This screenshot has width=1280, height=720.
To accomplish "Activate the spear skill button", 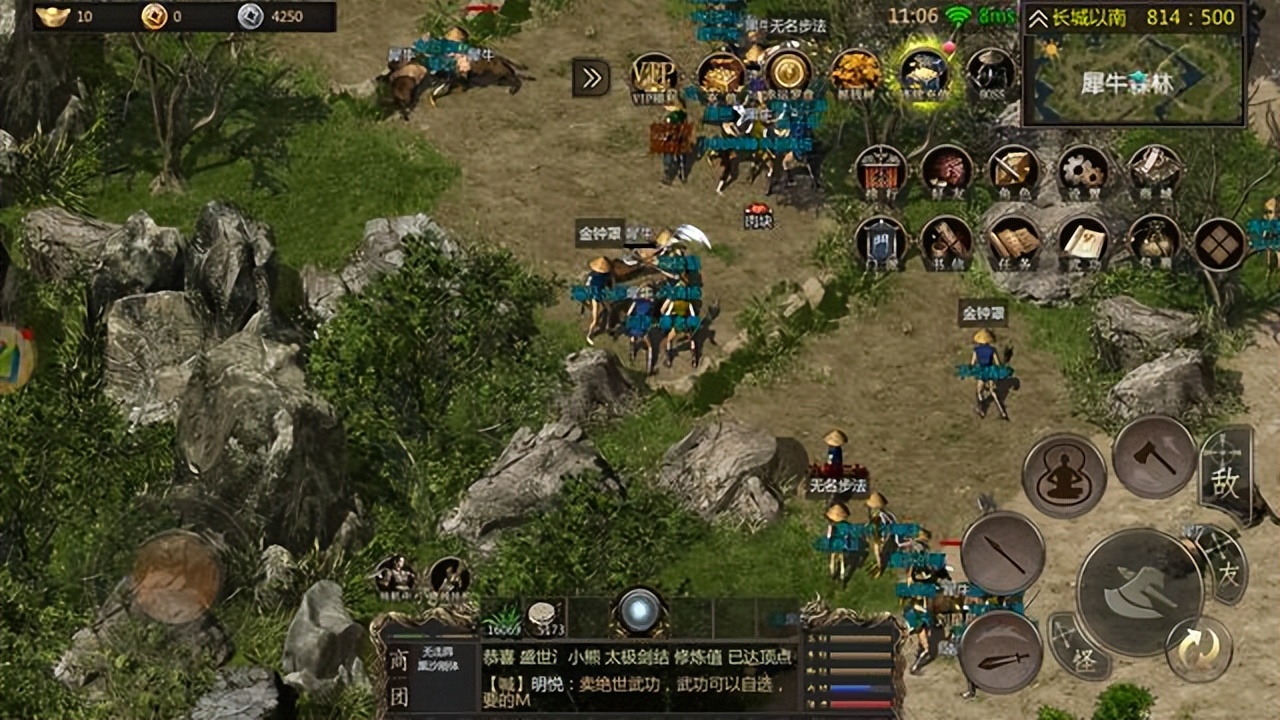I will [1003, 553].
